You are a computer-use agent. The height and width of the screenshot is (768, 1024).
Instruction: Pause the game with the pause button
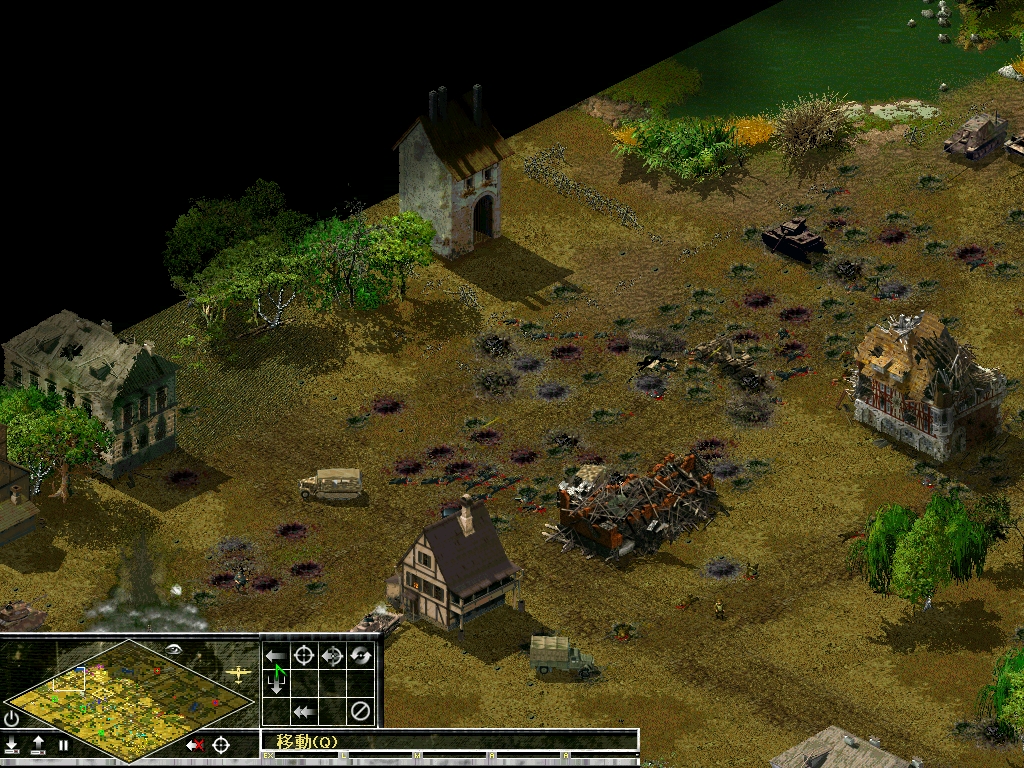point(63,745)
